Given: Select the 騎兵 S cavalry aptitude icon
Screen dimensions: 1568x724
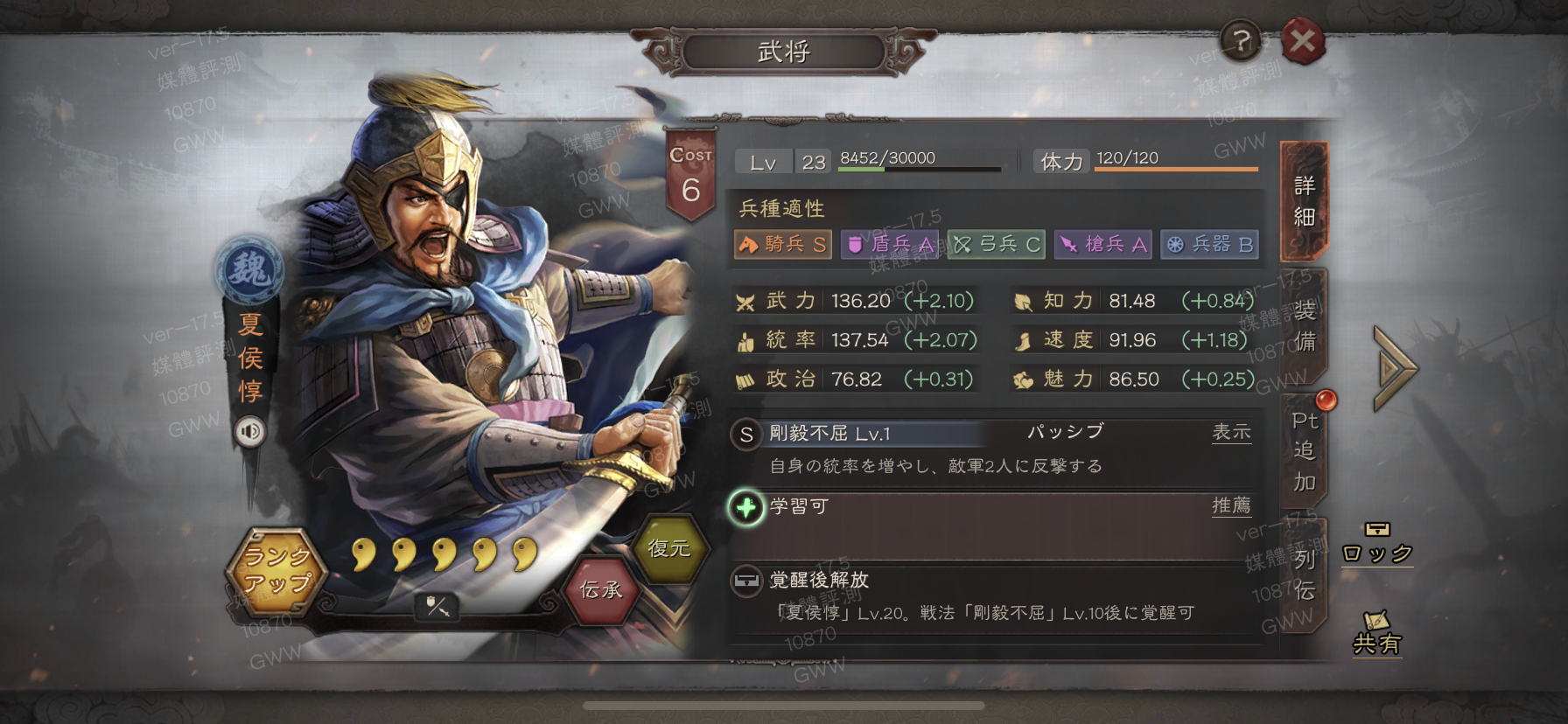Looking at the screenshot, I should pyautogui.click(x=781, y=244).
